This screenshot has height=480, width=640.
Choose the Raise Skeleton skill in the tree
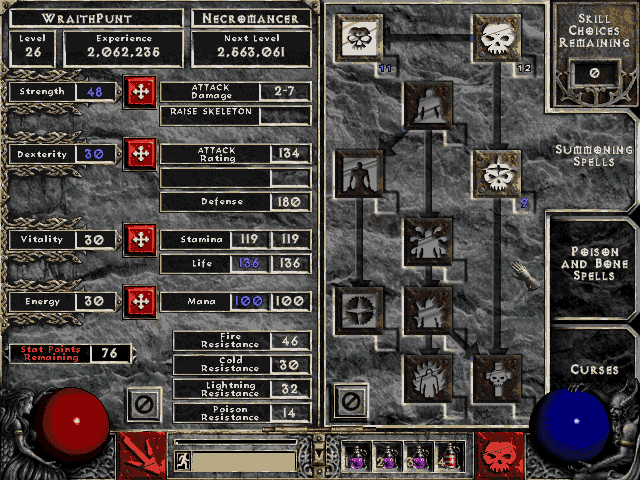coord(496,39)
